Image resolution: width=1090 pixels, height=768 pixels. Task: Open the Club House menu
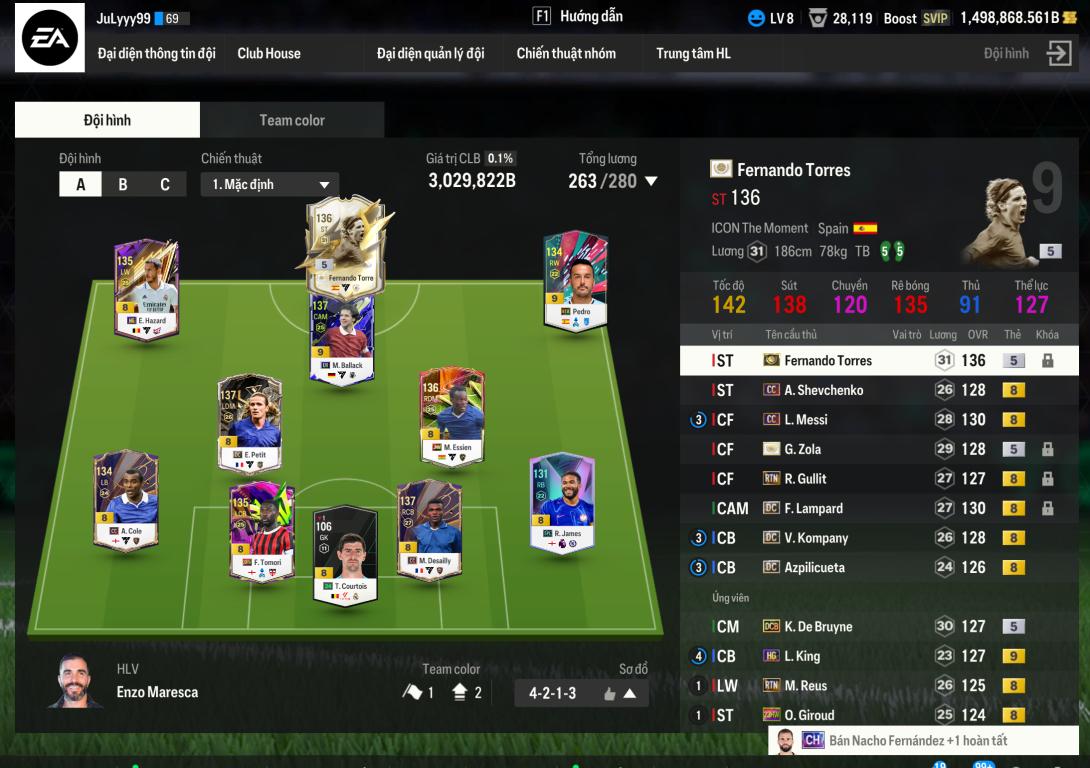pos(269,54)
